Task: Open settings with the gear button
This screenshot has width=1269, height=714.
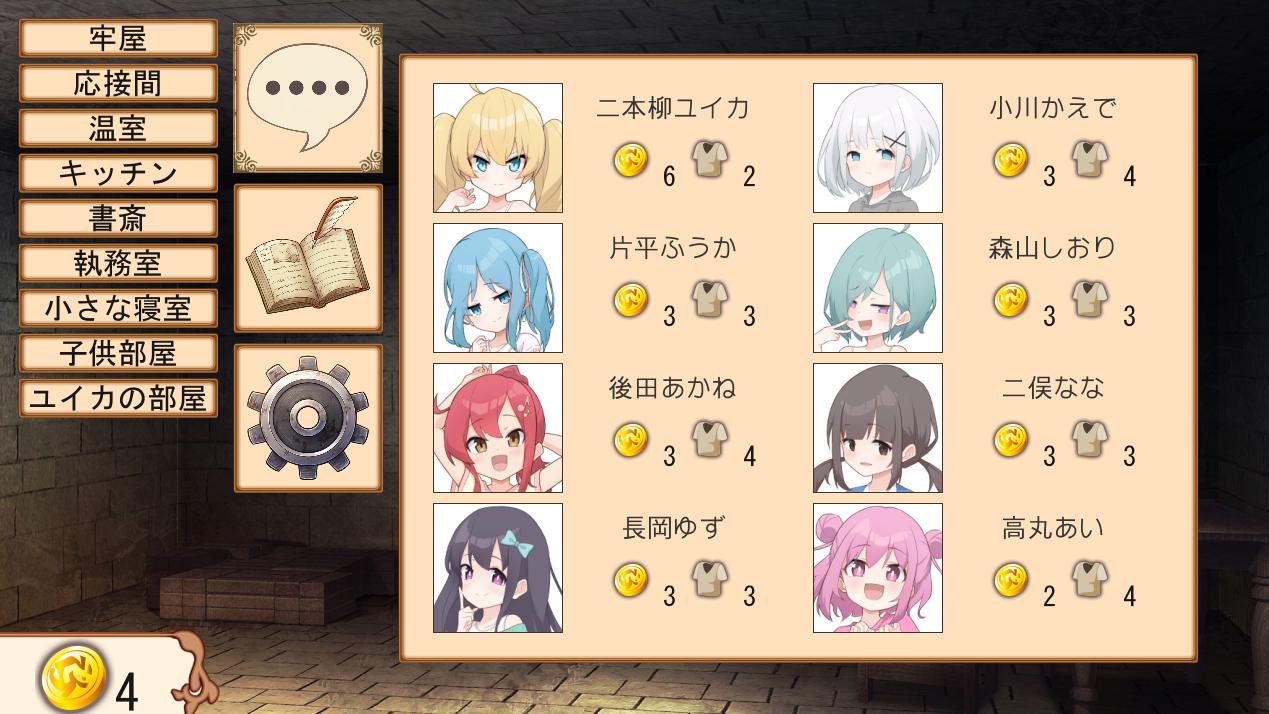Action: (308, 418)
